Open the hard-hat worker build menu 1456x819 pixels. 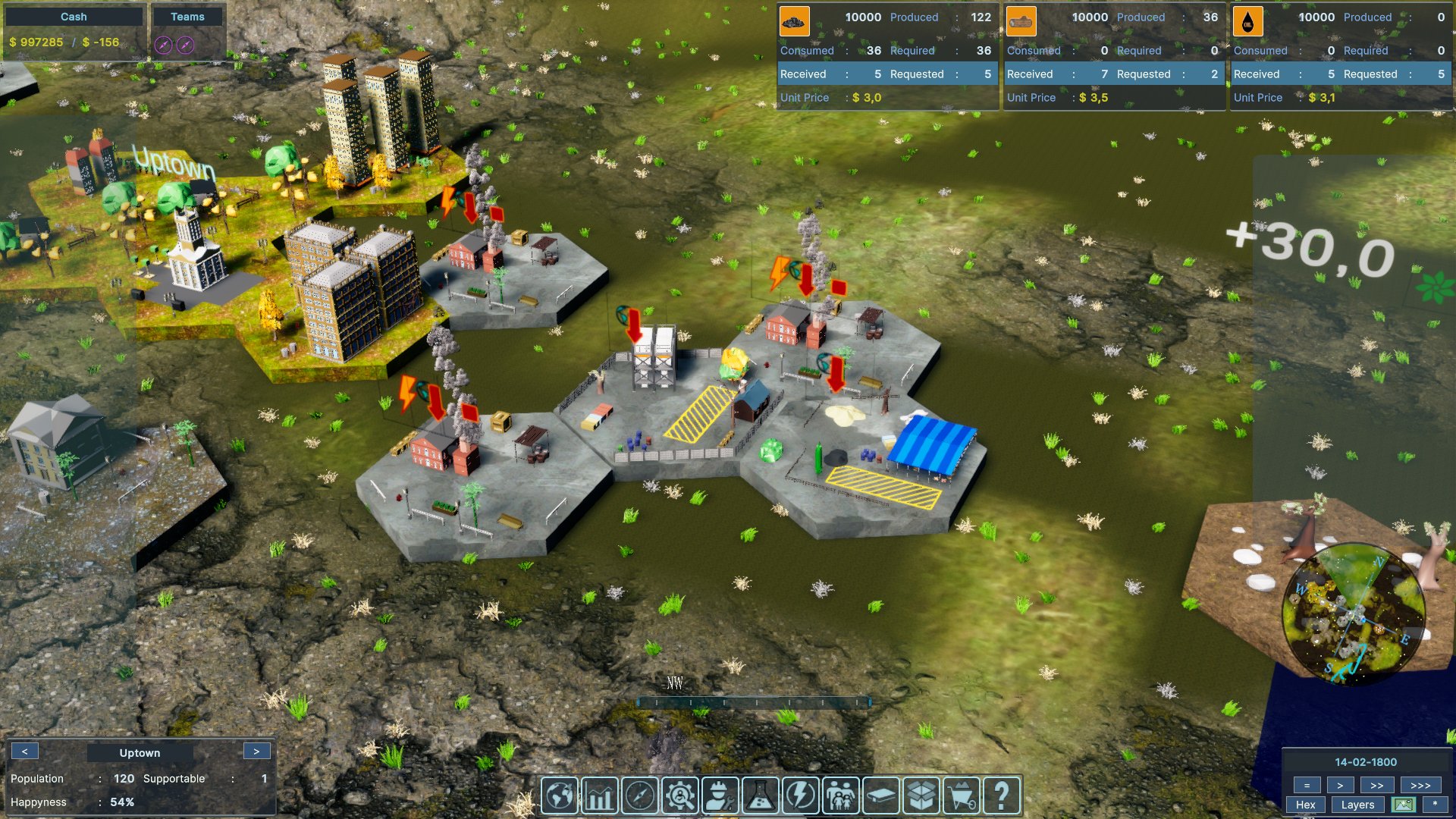(x=720, y=796)
